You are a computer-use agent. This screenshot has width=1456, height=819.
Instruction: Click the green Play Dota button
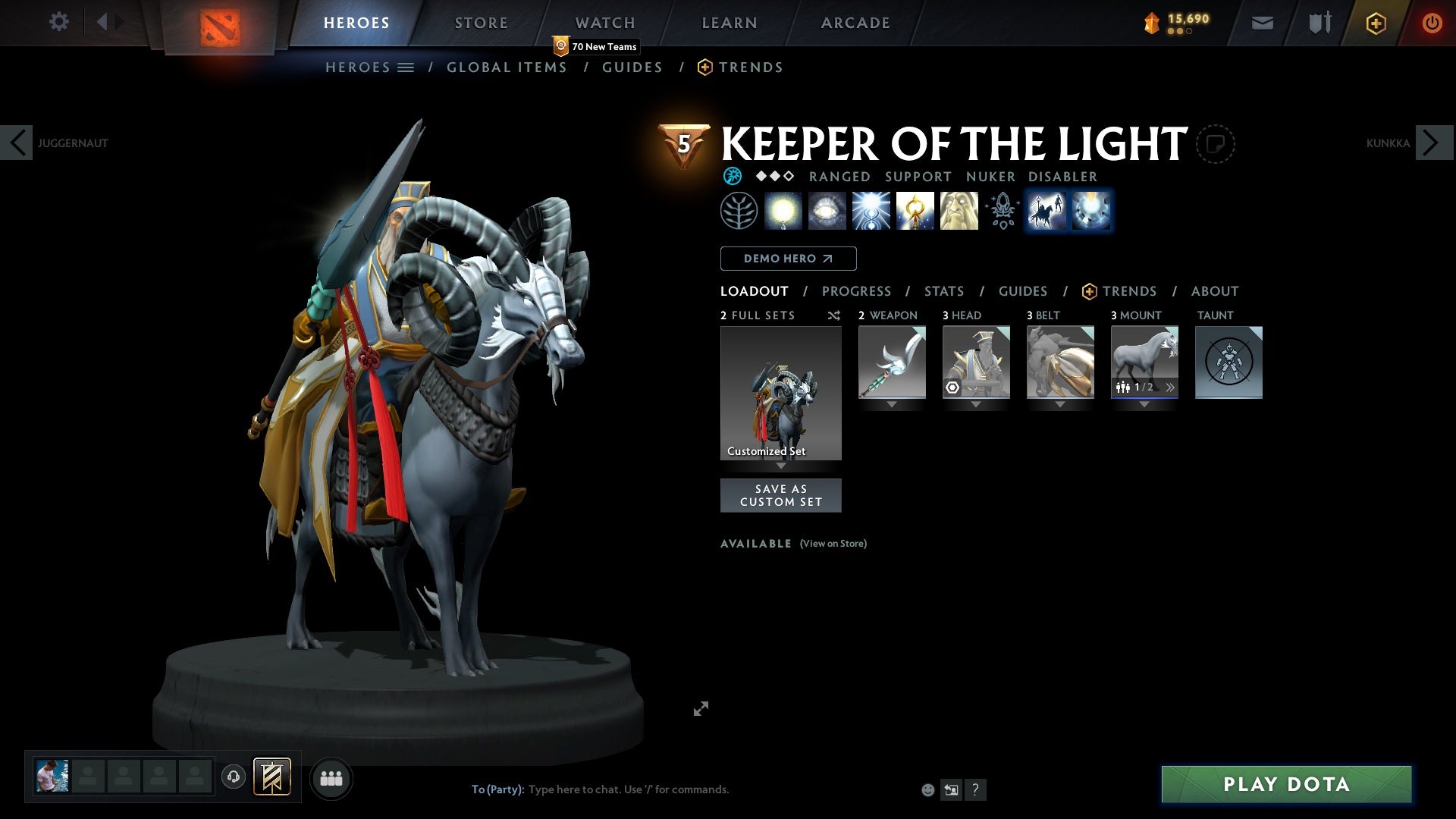pyautogui.click(x=1286, y=784)
